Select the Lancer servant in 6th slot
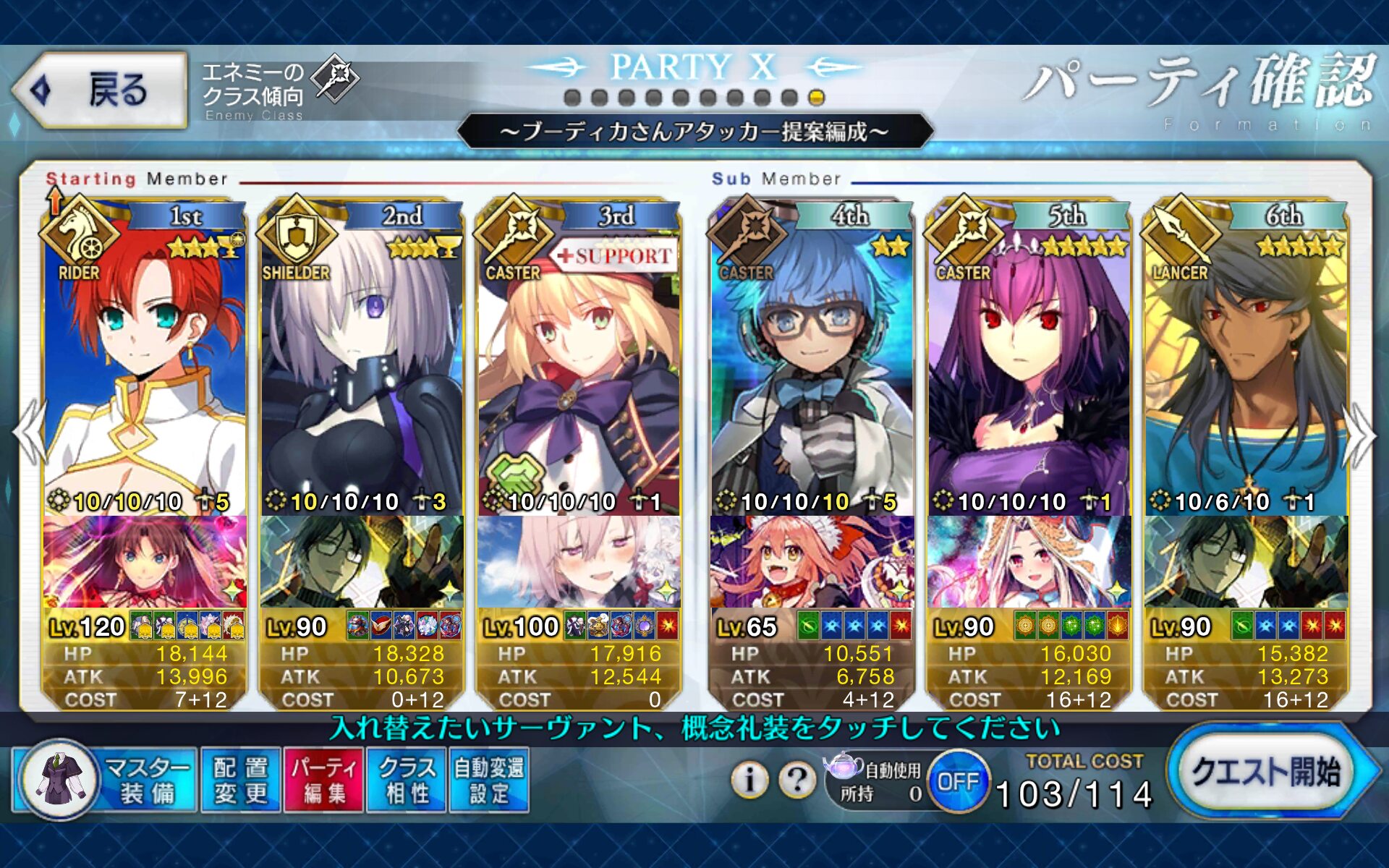Viewport: 1389px width, 868px height. tap(1246, 362)
